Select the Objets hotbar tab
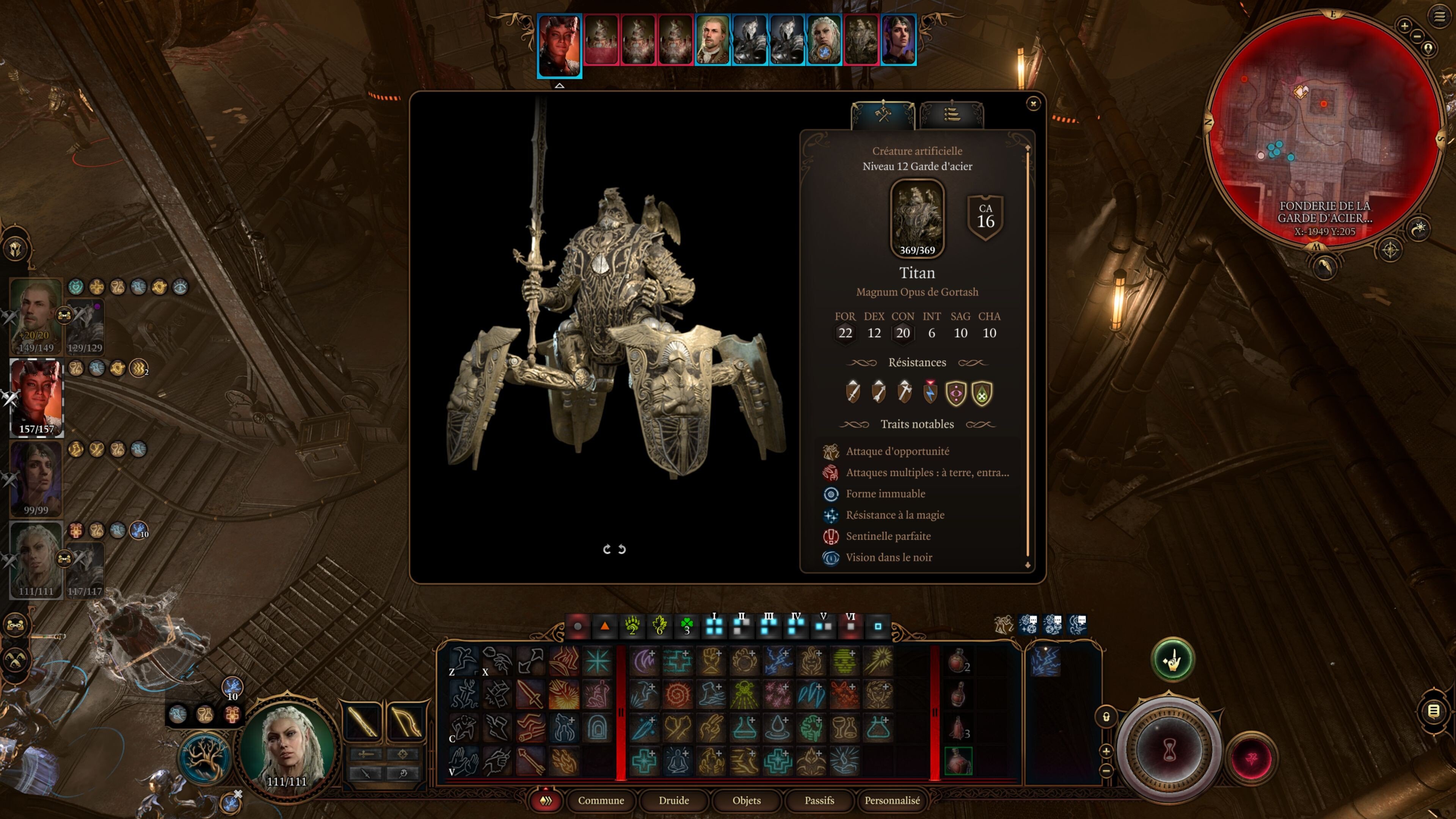 pos(746,800)
